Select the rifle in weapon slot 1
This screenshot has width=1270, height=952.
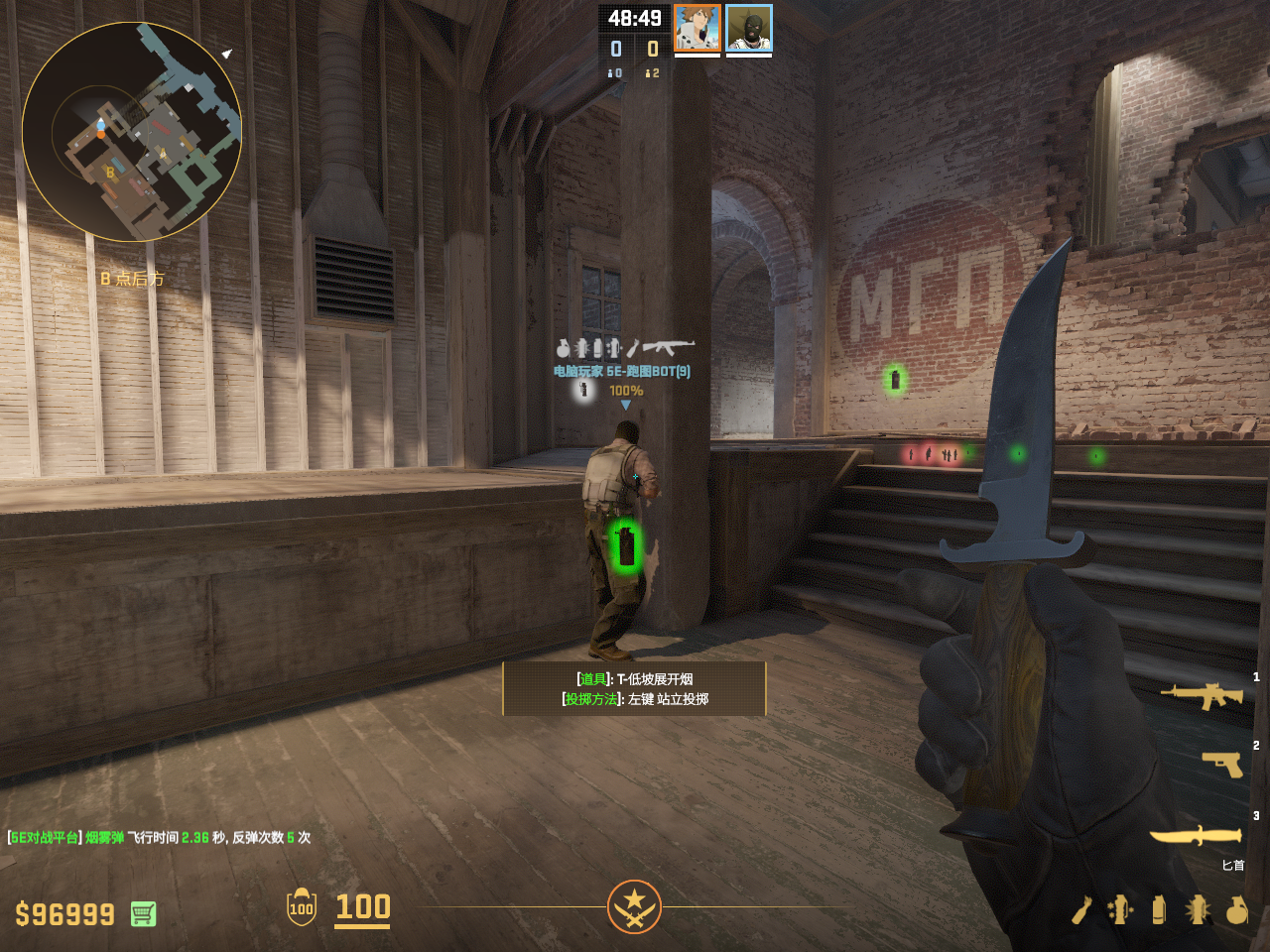pyautogui.click(x=1202, y=696)
